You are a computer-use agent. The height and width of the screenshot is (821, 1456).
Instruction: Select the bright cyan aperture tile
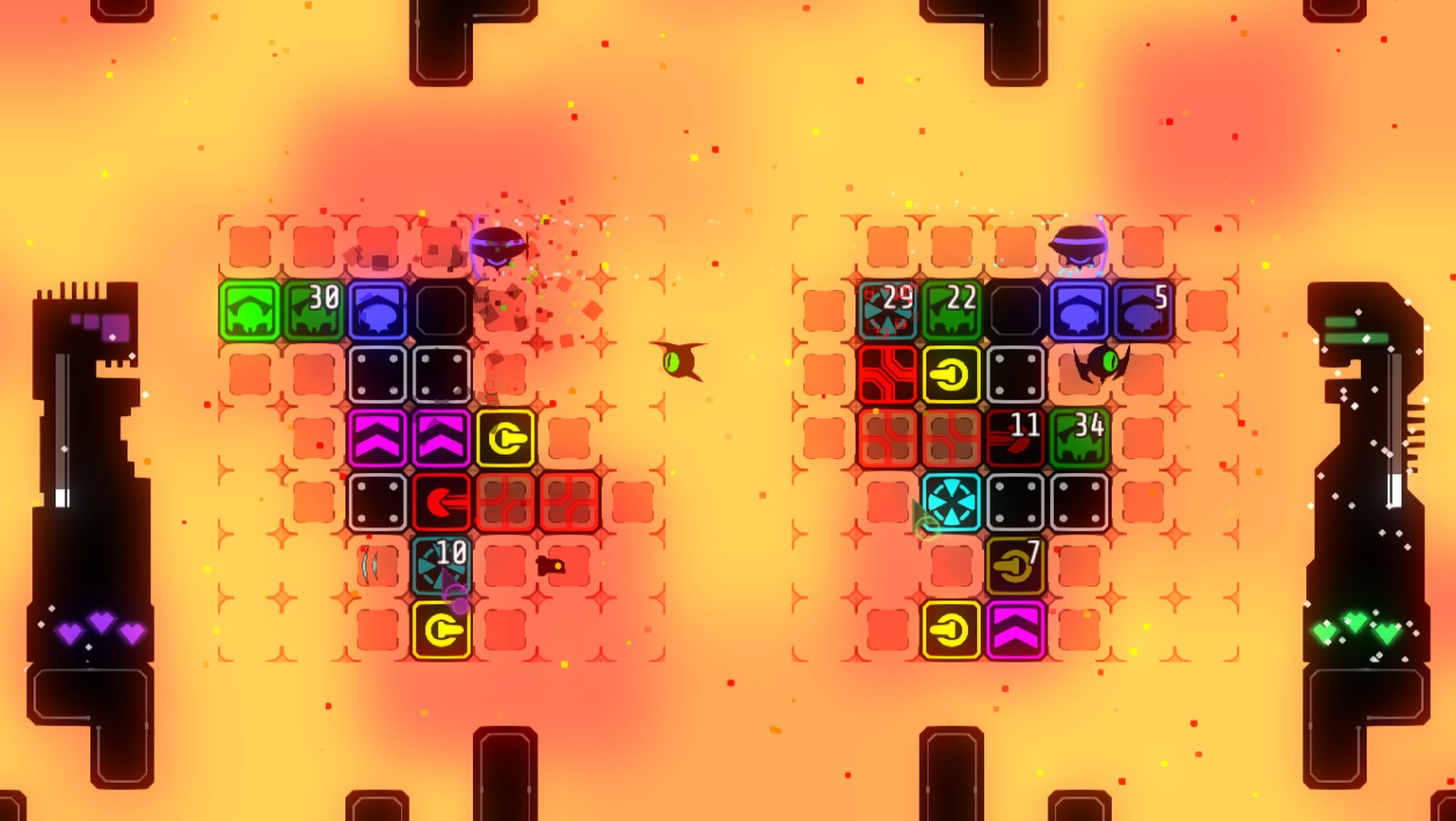(x=952, y=502)
